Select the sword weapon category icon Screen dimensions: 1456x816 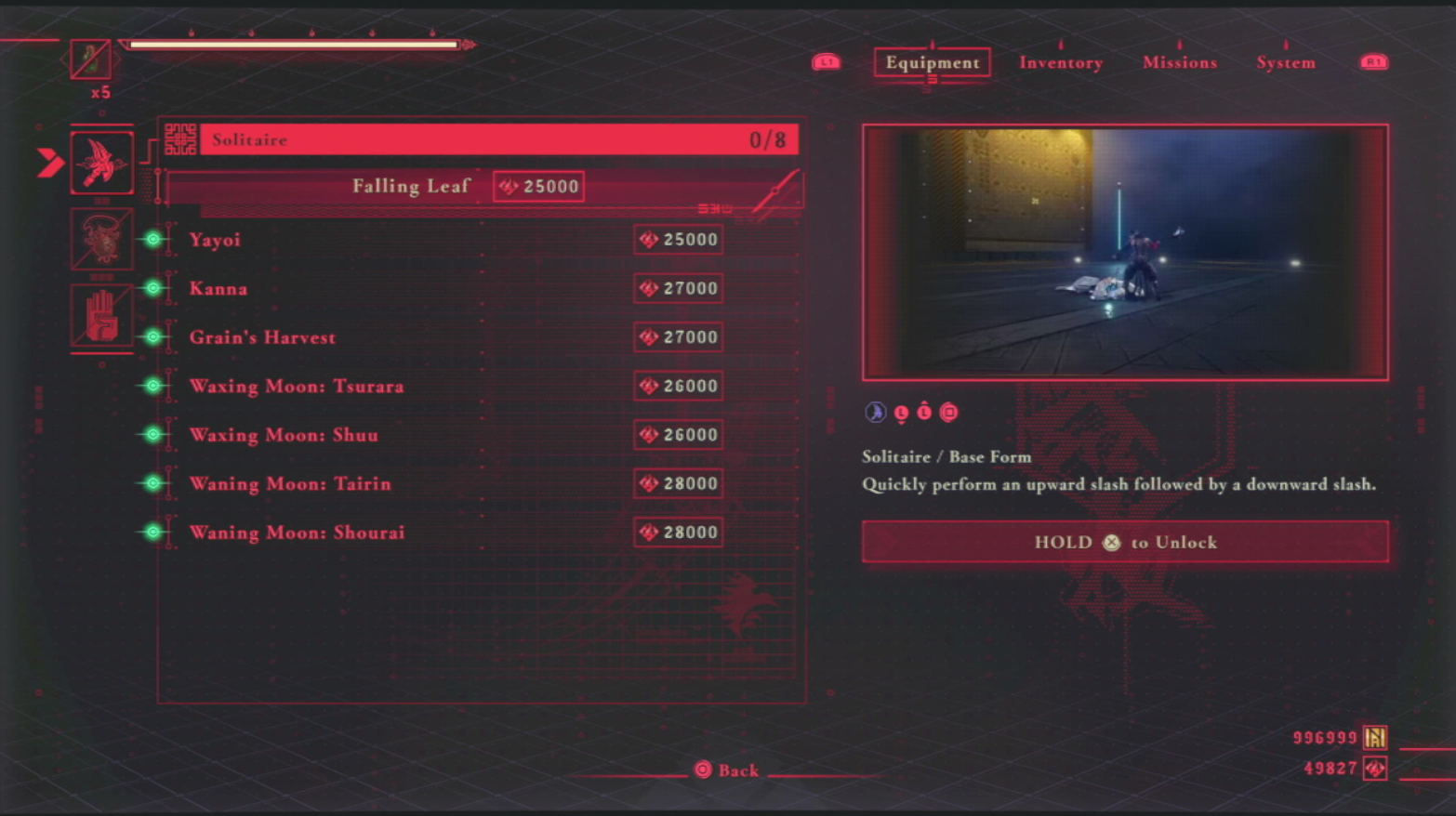click(x=101, y=163)
